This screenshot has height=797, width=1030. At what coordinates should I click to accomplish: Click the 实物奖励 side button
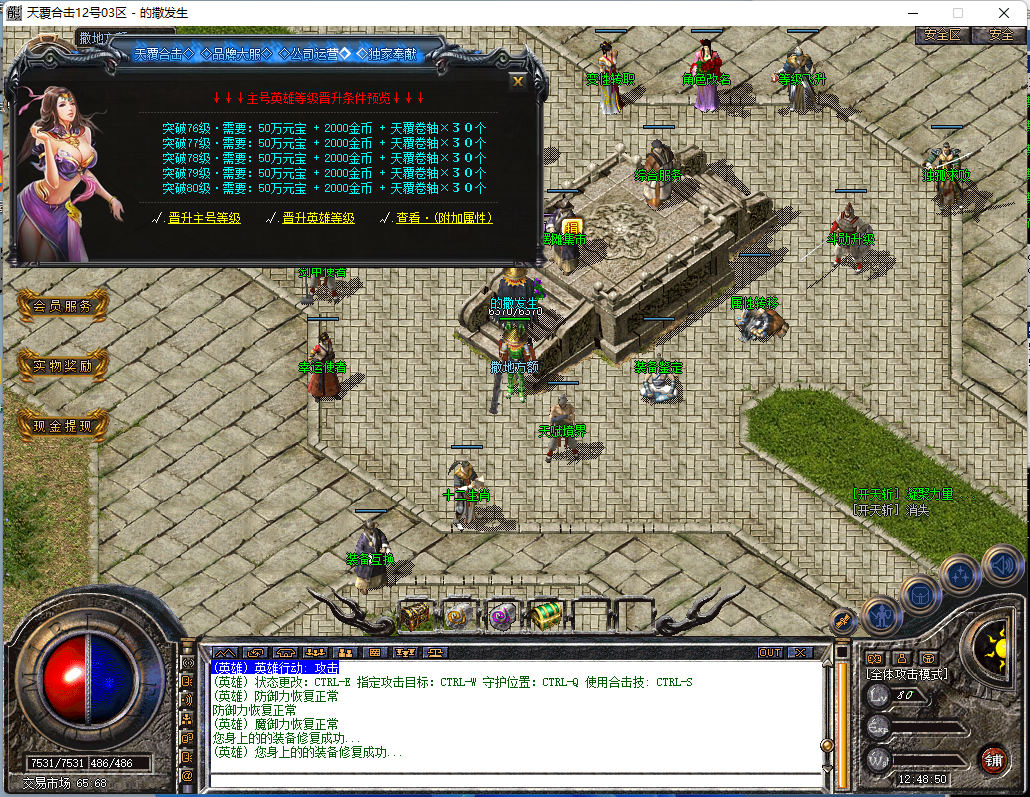(62, 366)
